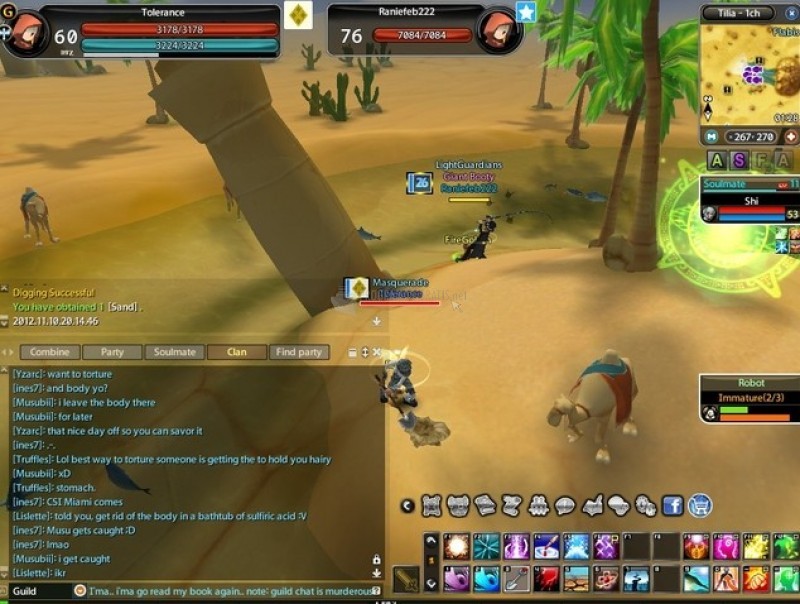The image size is (800, 604).
Task: Open the Facebook share button
Action: pyautogui.click(x=672, y=505)
